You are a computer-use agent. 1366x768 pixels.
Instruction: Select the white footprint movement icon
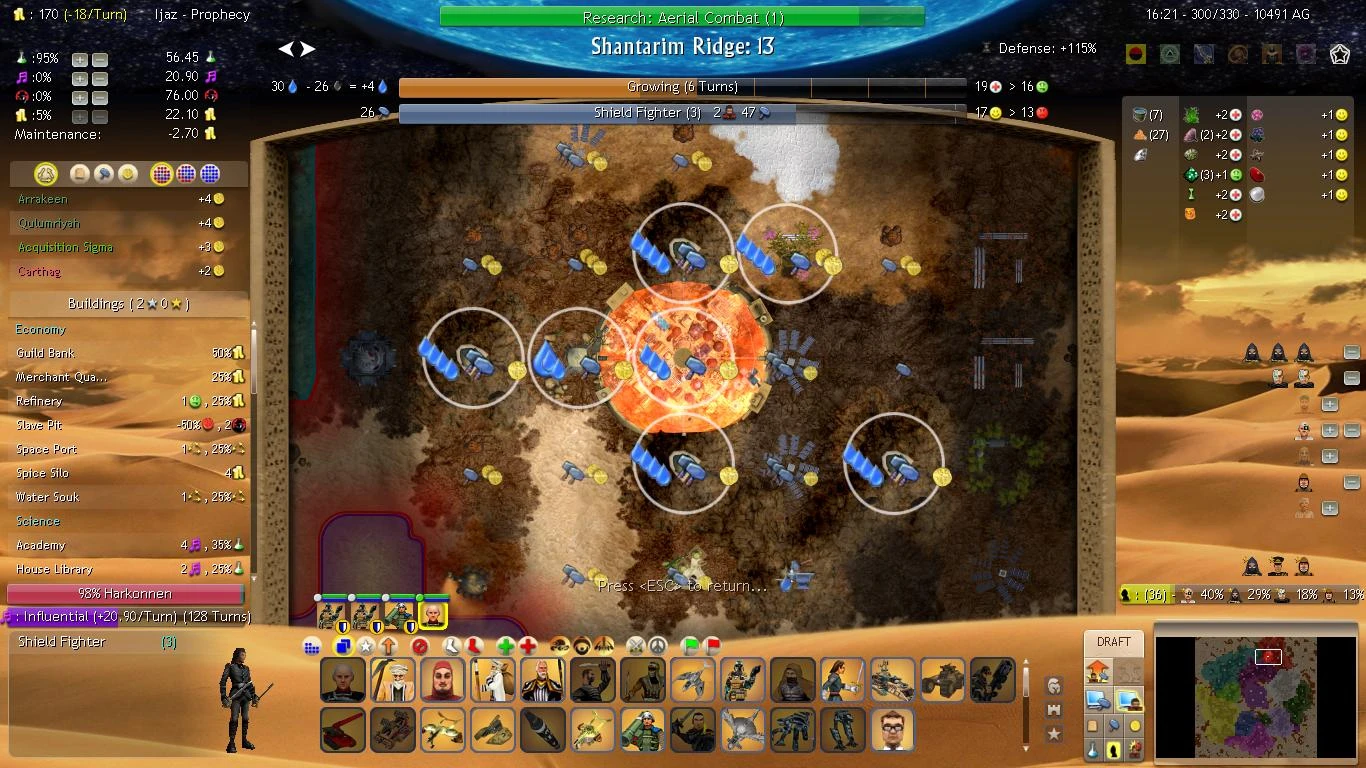[451, 646]
